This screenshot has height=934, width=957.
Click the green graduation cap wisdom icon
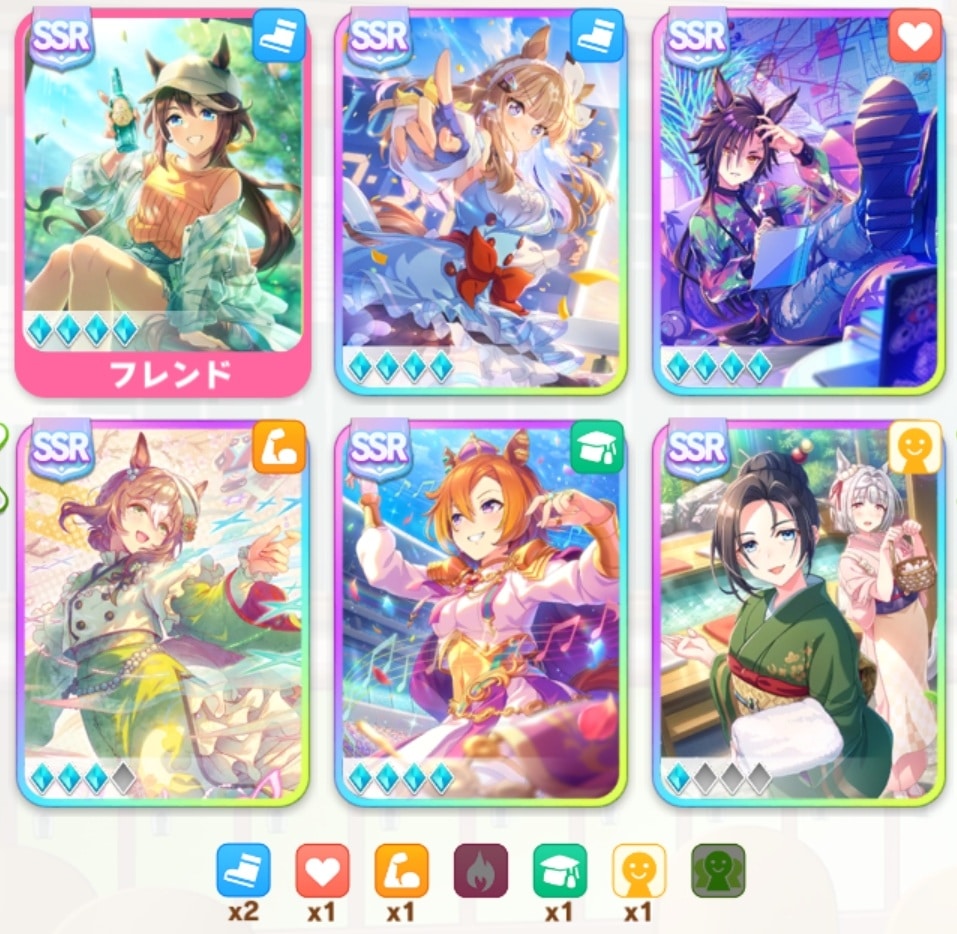click(x=560, y=871)
